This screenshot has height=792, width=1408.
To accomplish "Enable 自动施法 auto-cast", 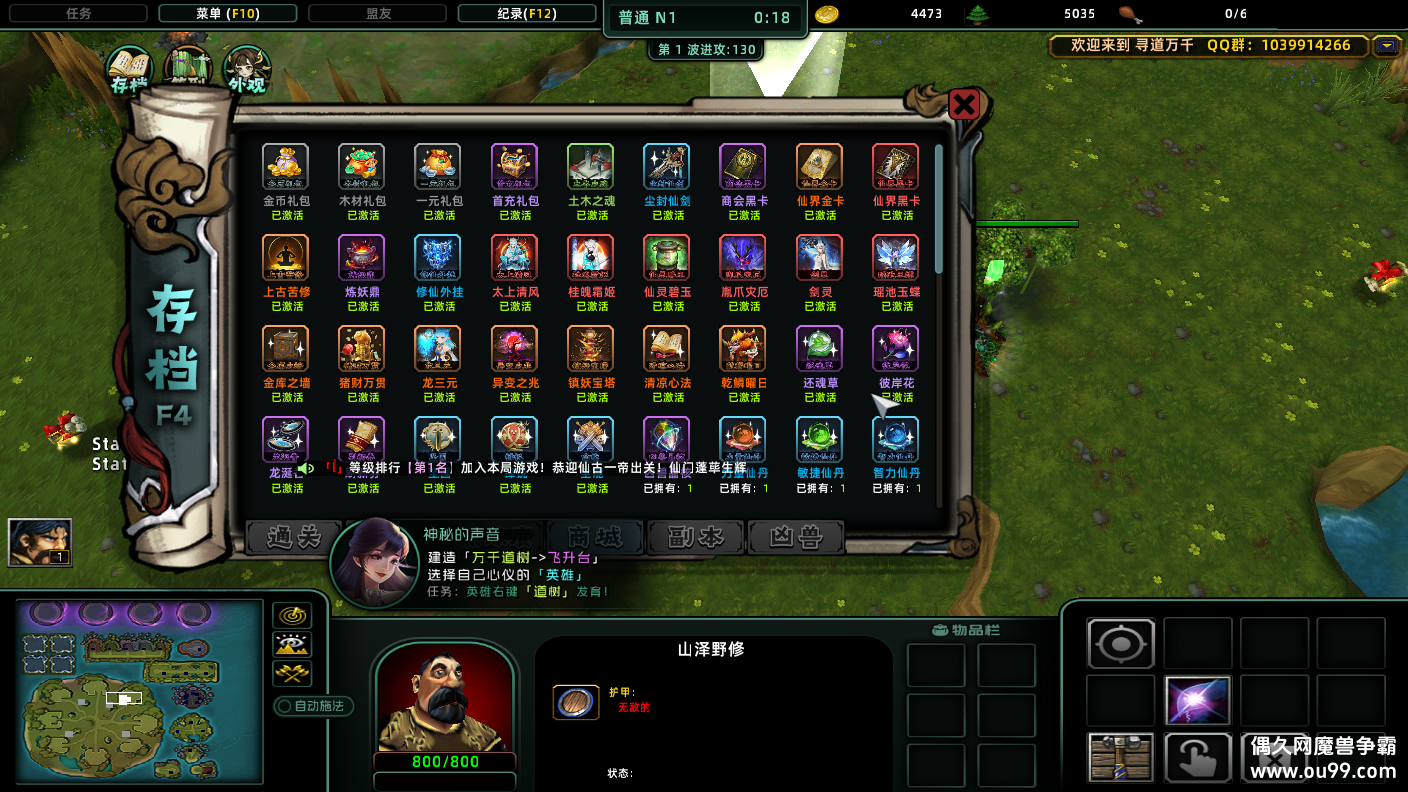I will [313, 706].
